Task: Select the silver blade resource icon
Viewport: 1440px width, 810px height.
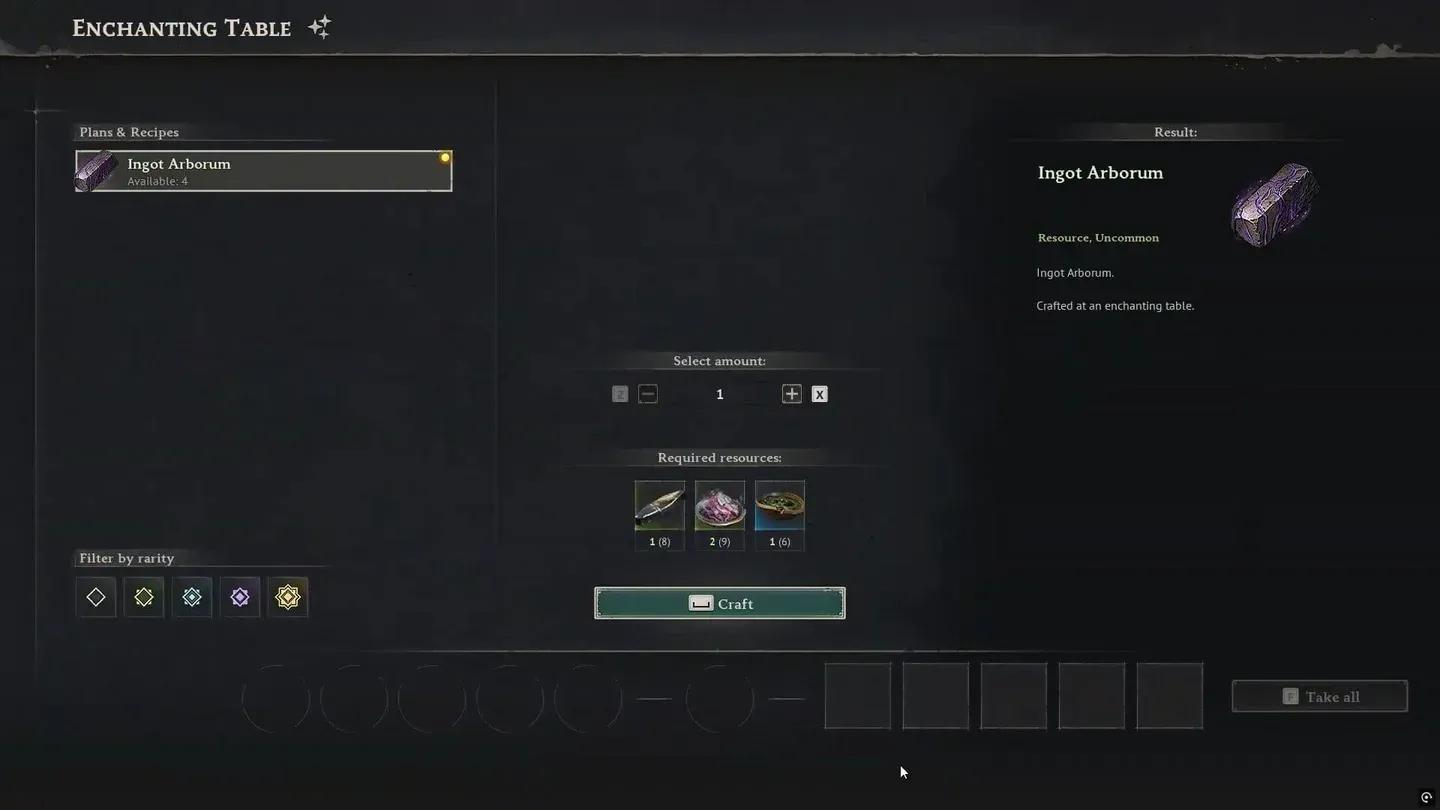Action: click(659, 505)
